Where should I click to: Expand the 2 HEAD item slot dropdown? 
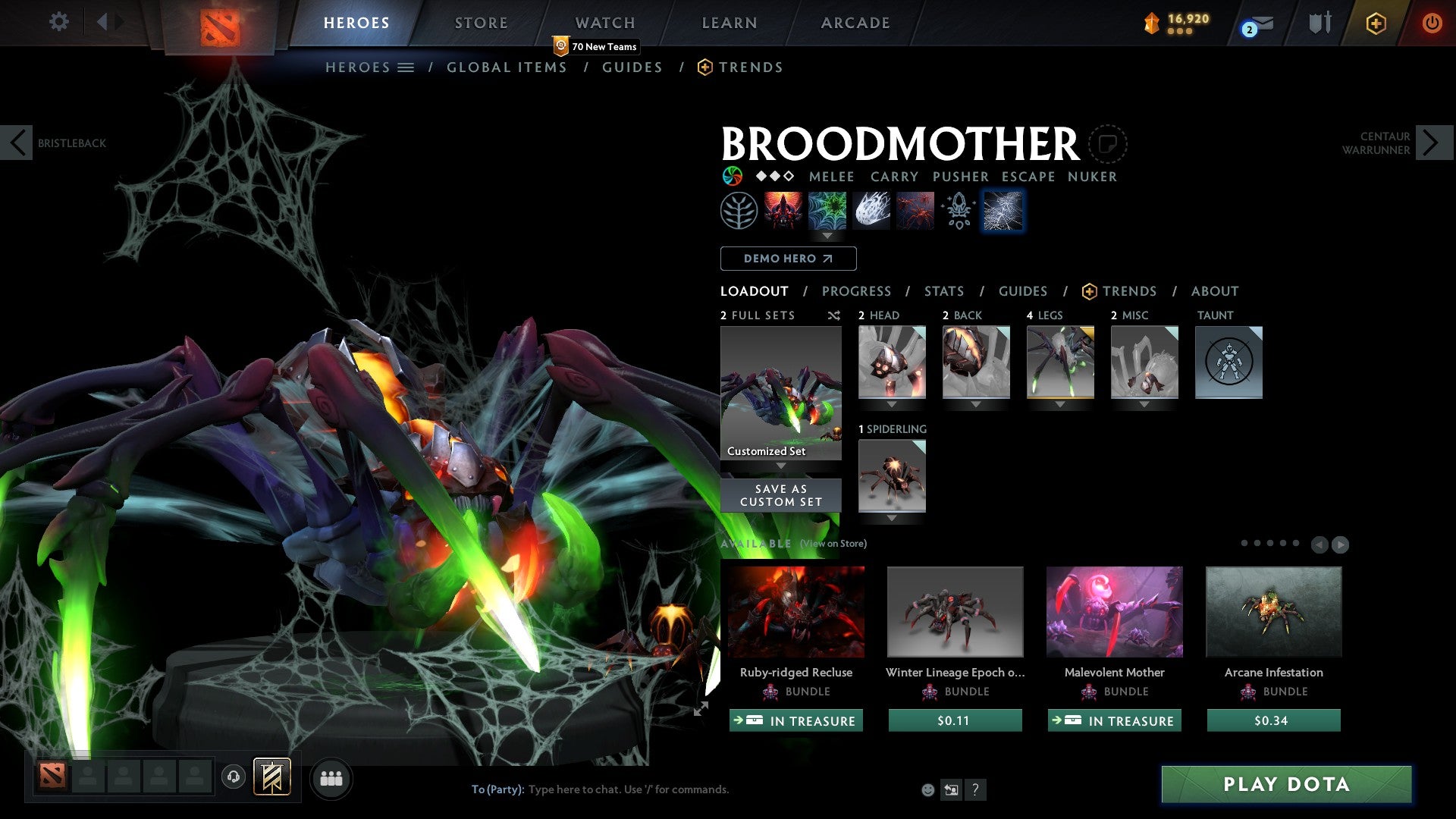point(892,404)
